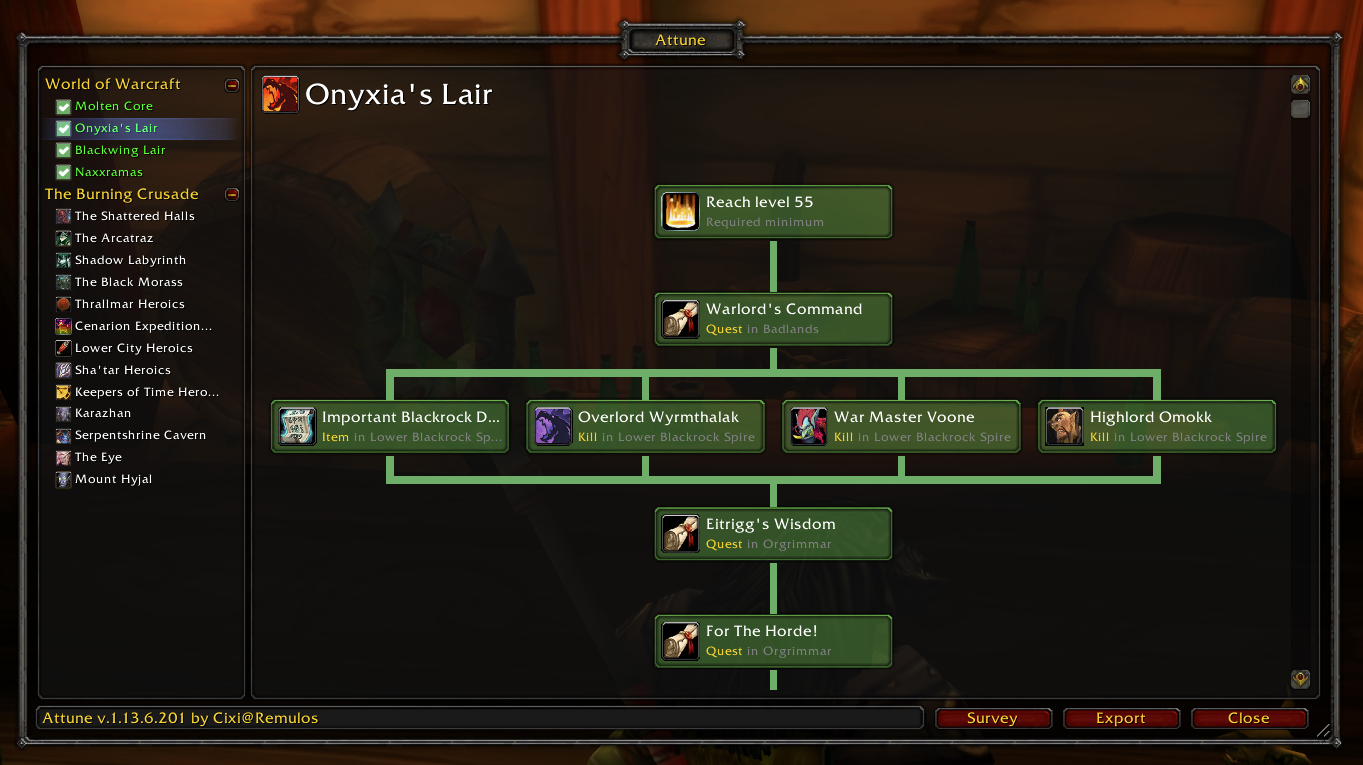
Task: Close the Attune window
Action: tap(1248, 718)
